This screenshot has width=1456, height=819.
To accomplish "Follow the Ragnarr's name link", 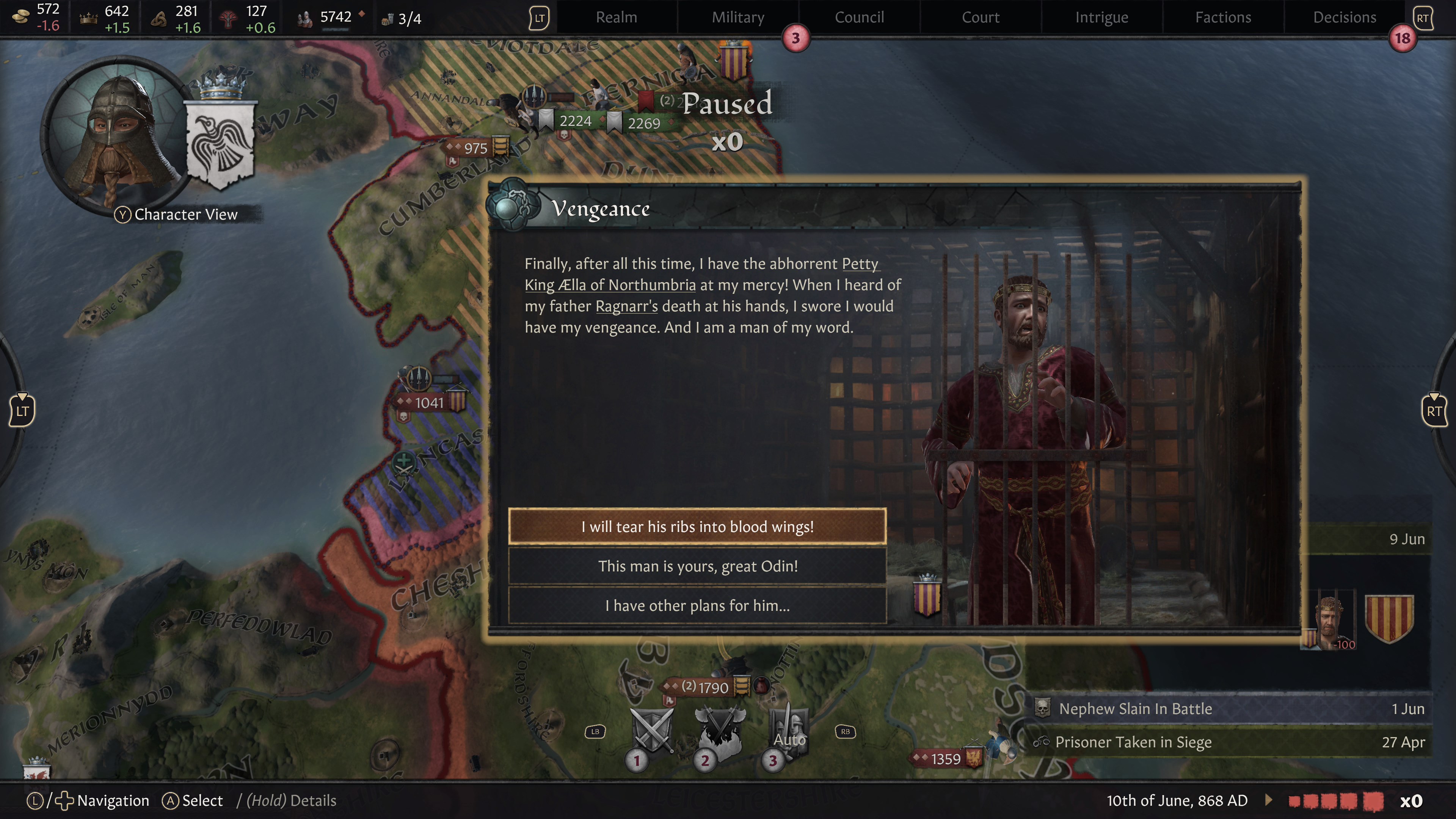I will (626, 306).
